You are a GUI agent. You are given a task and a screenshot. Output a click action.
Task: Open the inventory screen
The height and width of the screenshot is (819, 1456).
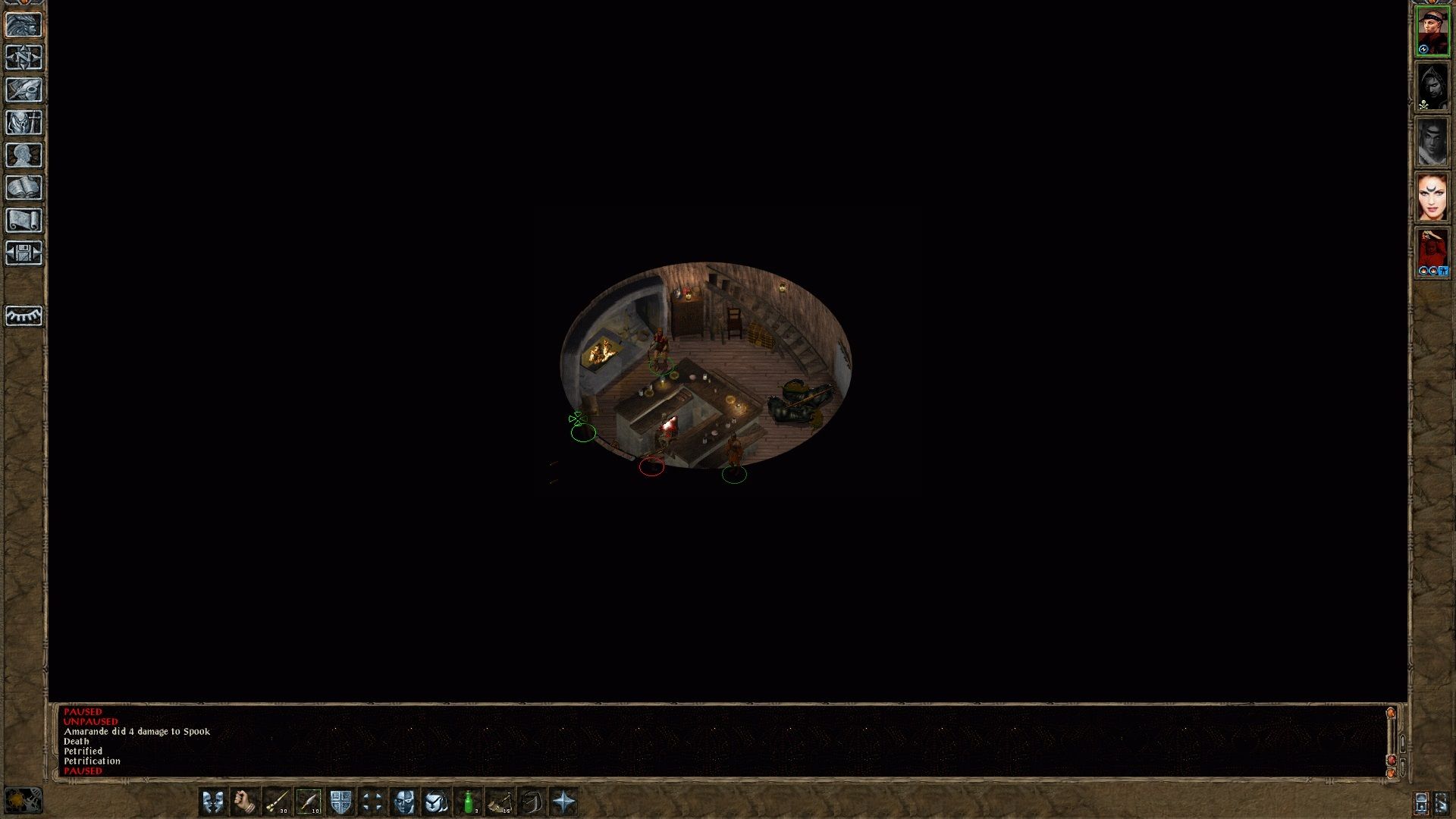pos(23,122)
